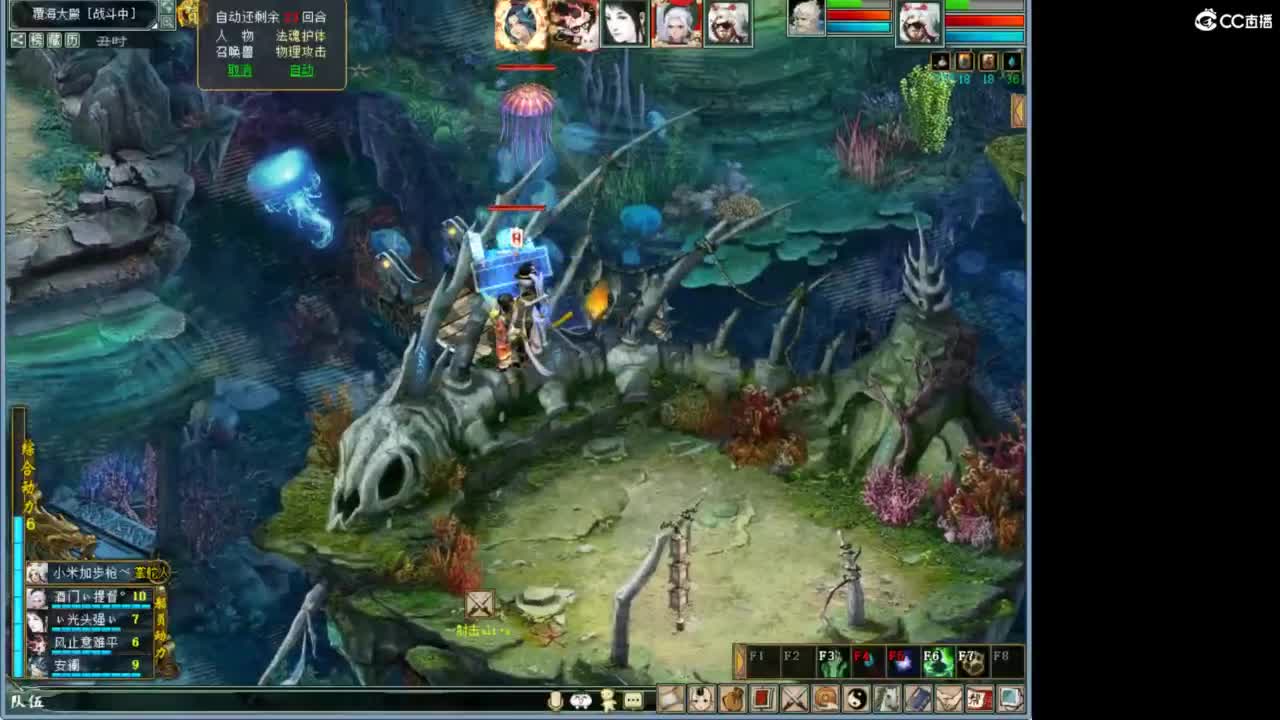Toggle the 法魂护体 option in the auto-battle panel
The height and width of the screenshot is (720, 1280).
coord(301,36)
